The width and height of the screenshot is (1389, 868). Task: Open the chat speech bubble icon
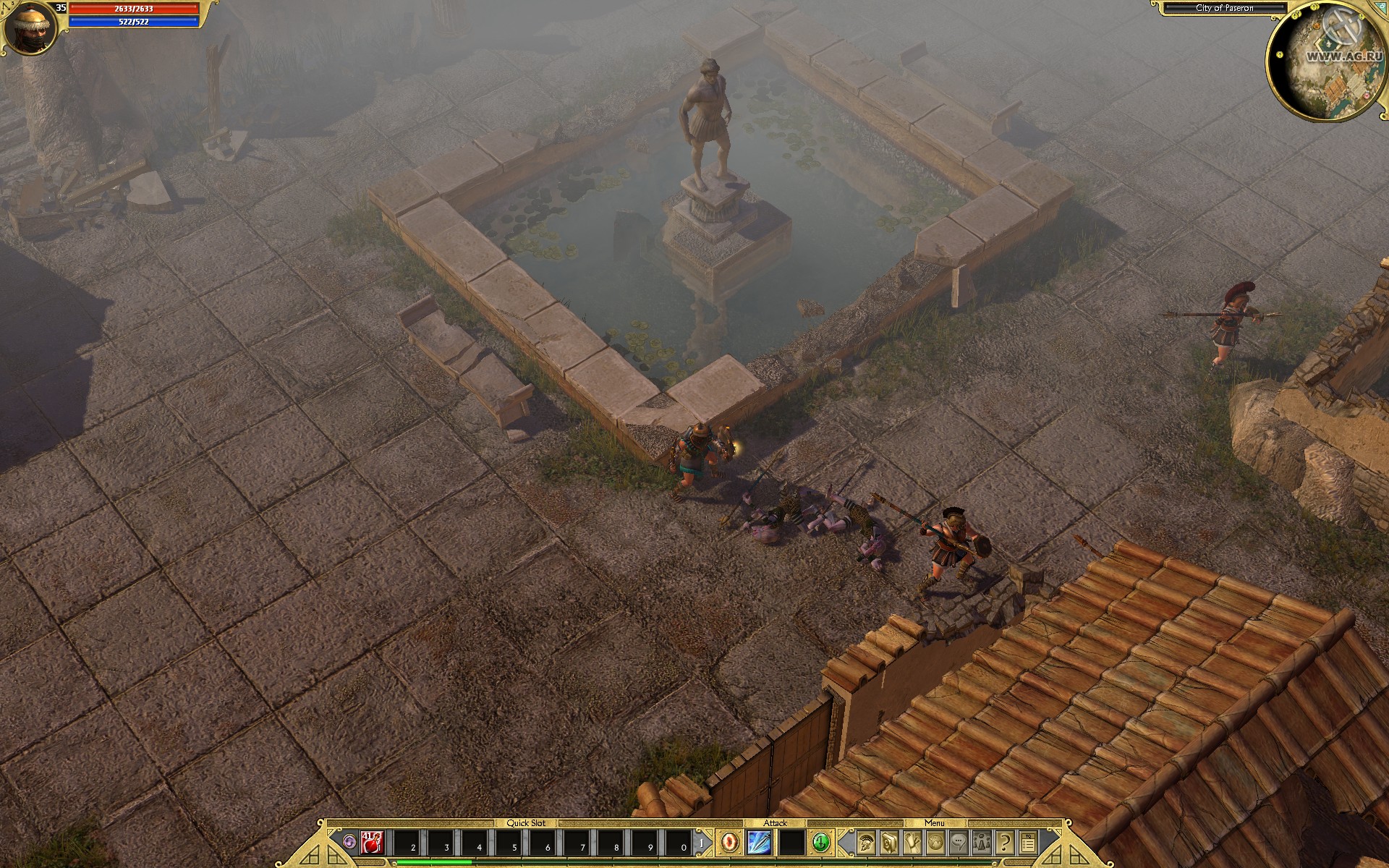pos(959,843)
